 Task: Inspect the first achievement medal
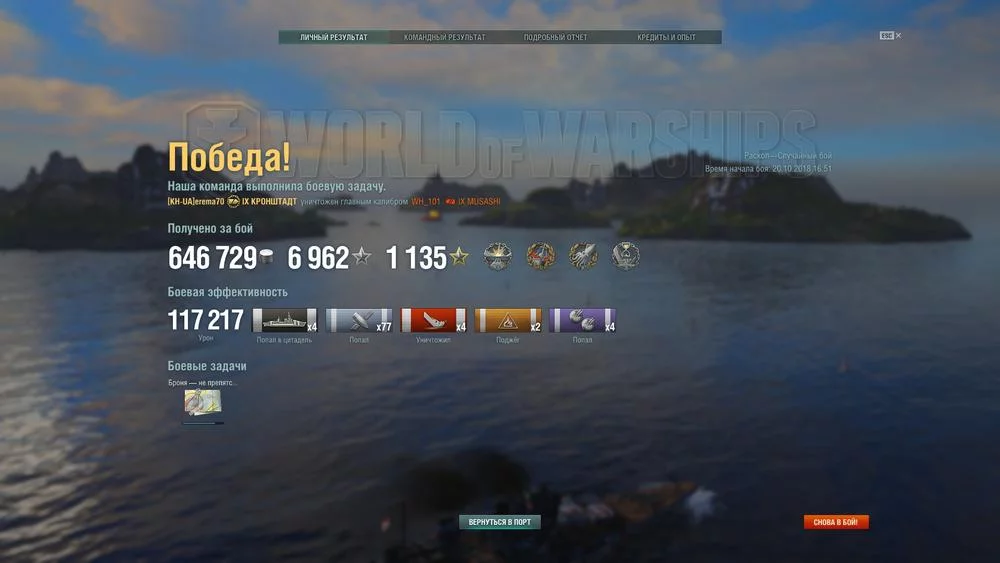tap(497, 257)
